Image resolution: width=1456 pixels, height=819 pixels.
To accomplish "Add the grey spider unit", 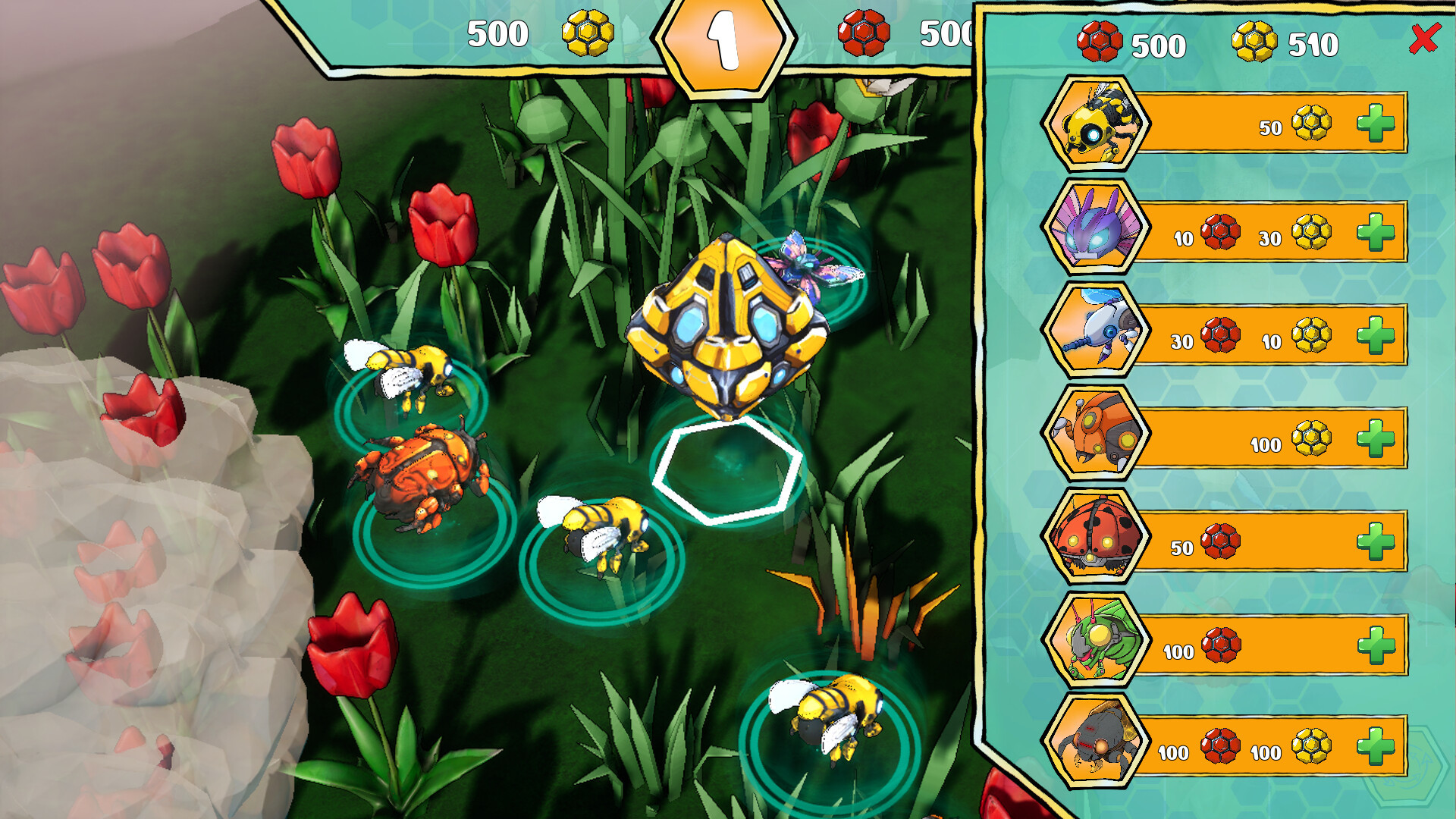I will click(1376, 746).
